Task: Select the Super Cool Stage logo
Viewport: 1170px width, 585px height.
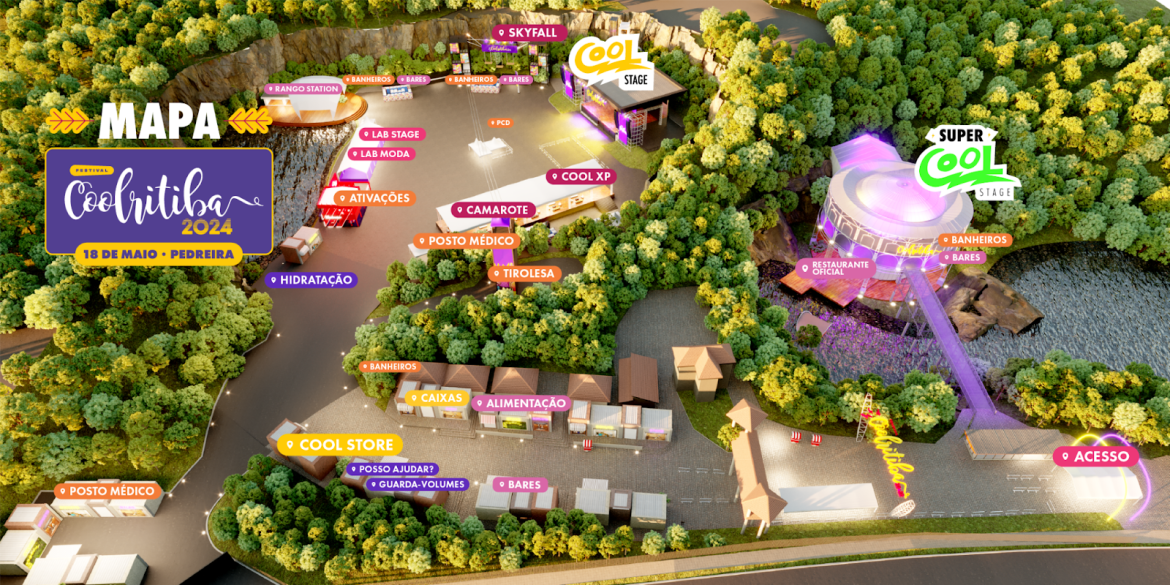Action: (966, 162)
